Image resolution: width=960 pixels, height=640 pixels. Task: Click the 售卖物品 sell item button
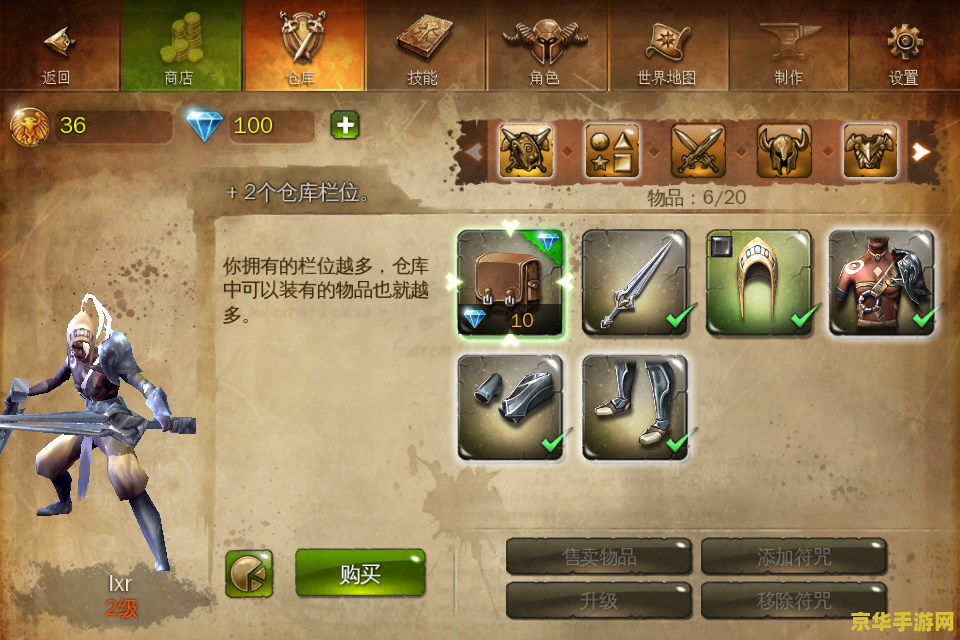(x=599, y=557)
